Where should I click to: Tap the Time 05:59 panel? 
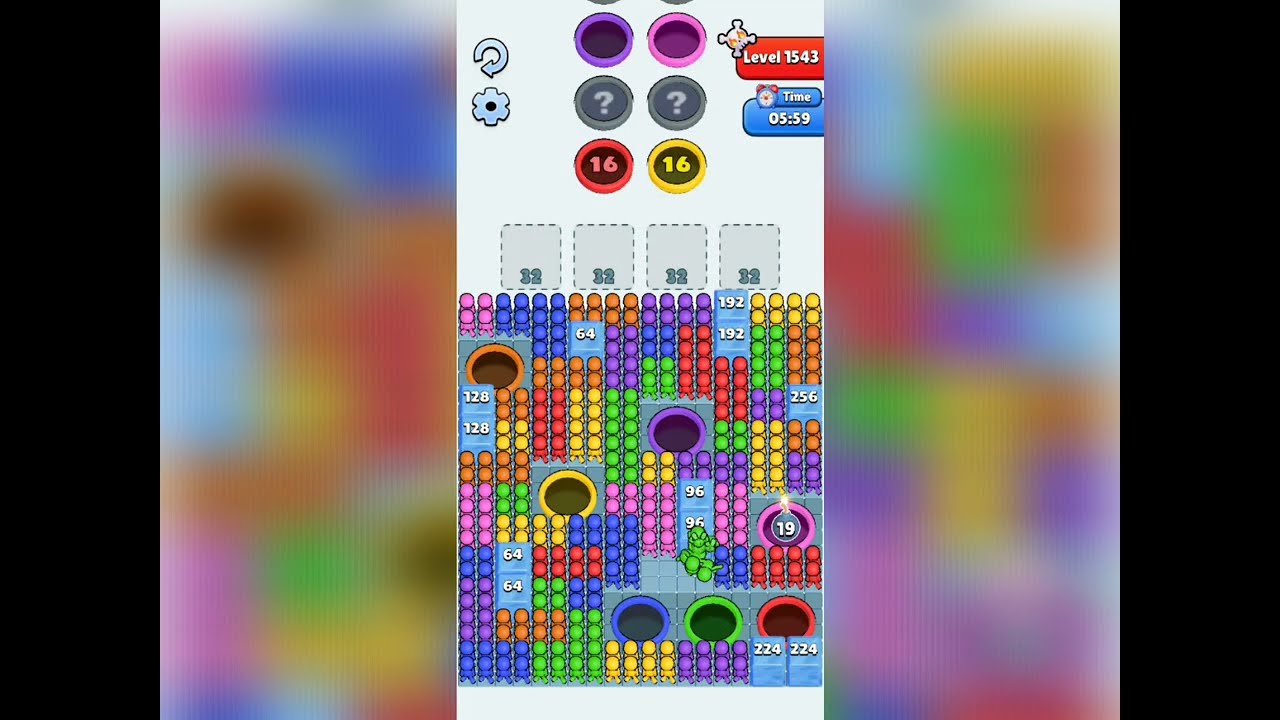pyautogui.click(x=788, y=112)
